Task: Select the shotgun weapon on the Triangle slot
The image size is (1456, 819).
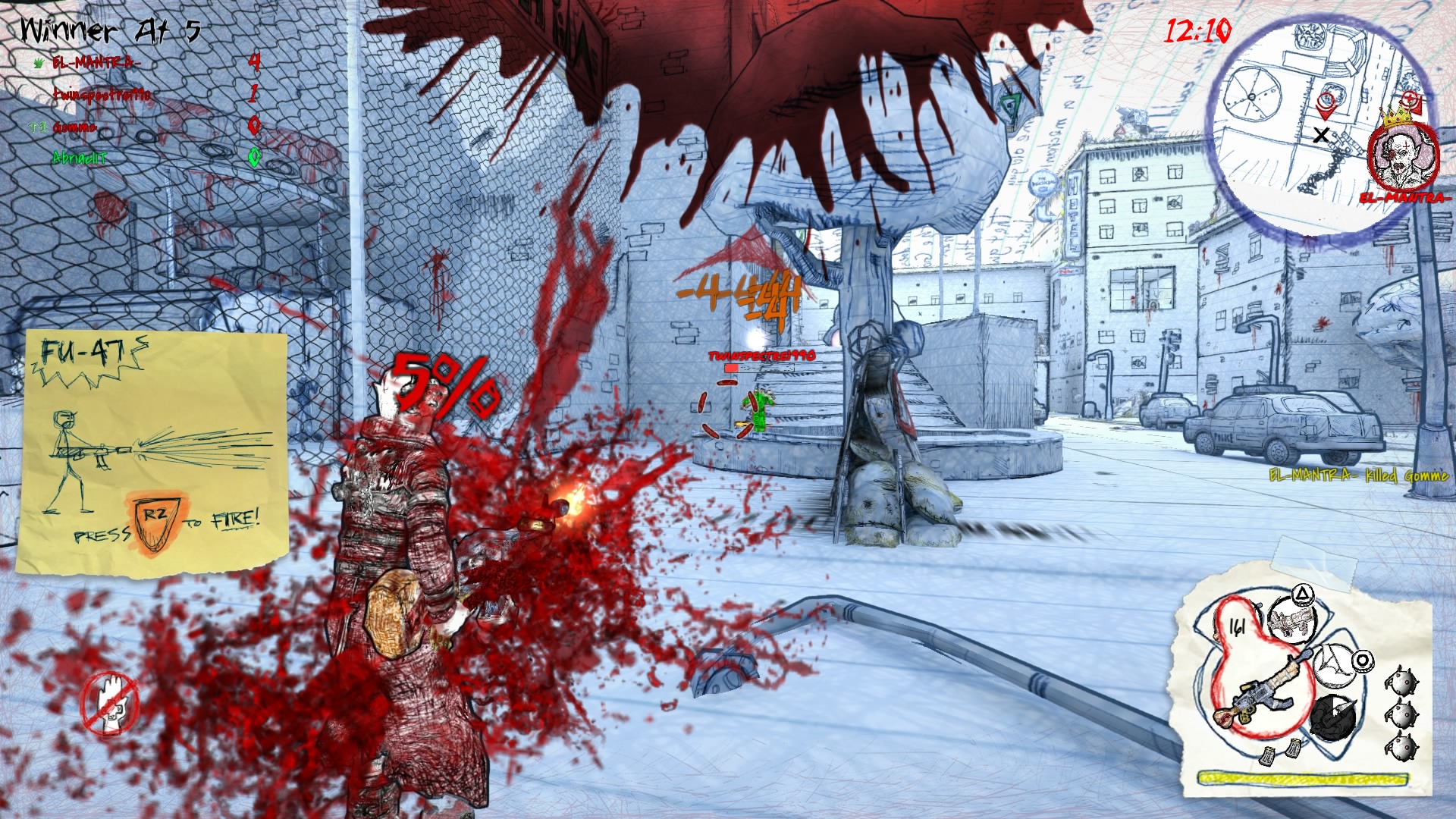Action: [1291, 620]
